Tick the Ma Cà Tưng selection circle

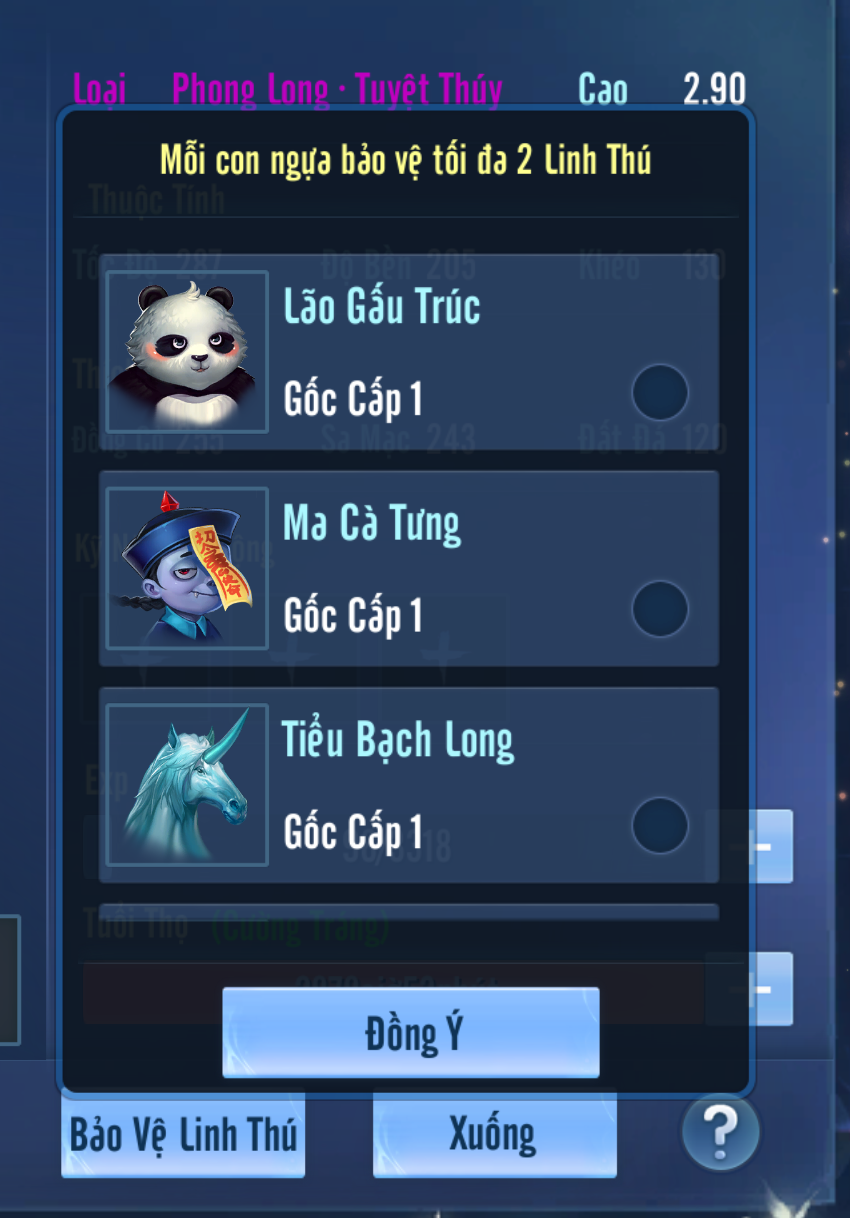tap(660, 609)
